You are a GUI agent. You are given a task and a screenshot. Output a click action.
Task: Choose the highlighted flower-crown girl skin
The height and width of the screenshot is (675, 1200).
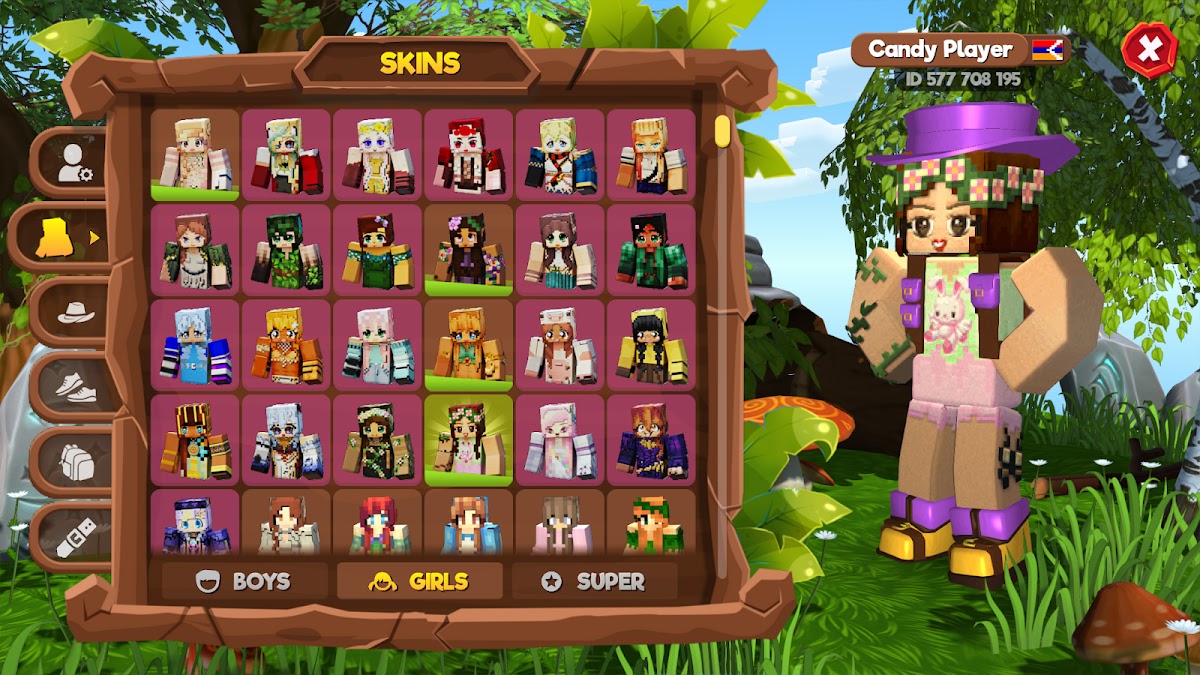pos(468,440)
